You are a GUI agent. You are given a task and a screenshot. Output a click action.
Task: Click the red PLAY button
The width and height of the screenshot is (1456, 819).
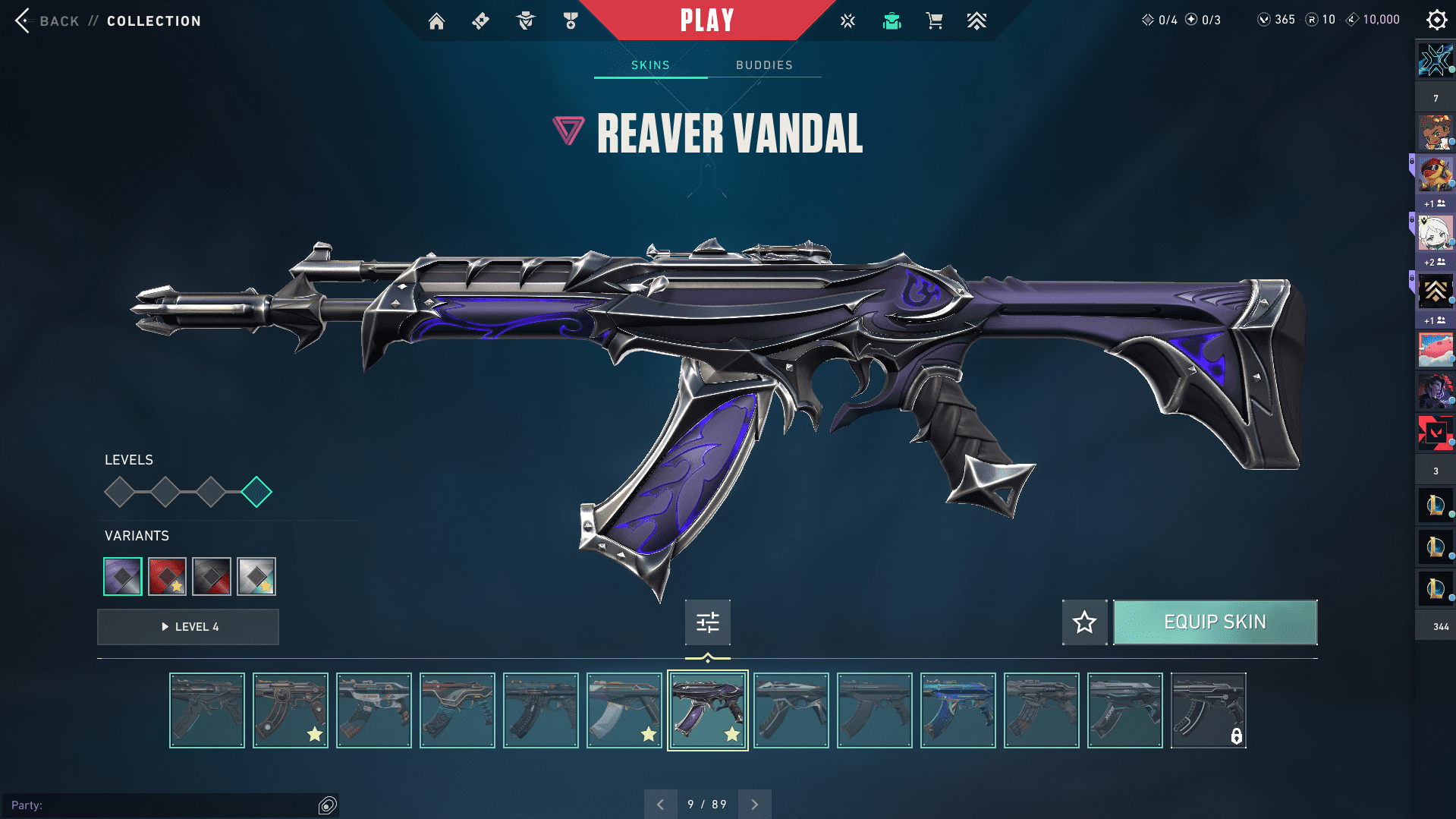pyautogui.click(x=706, y=20)
